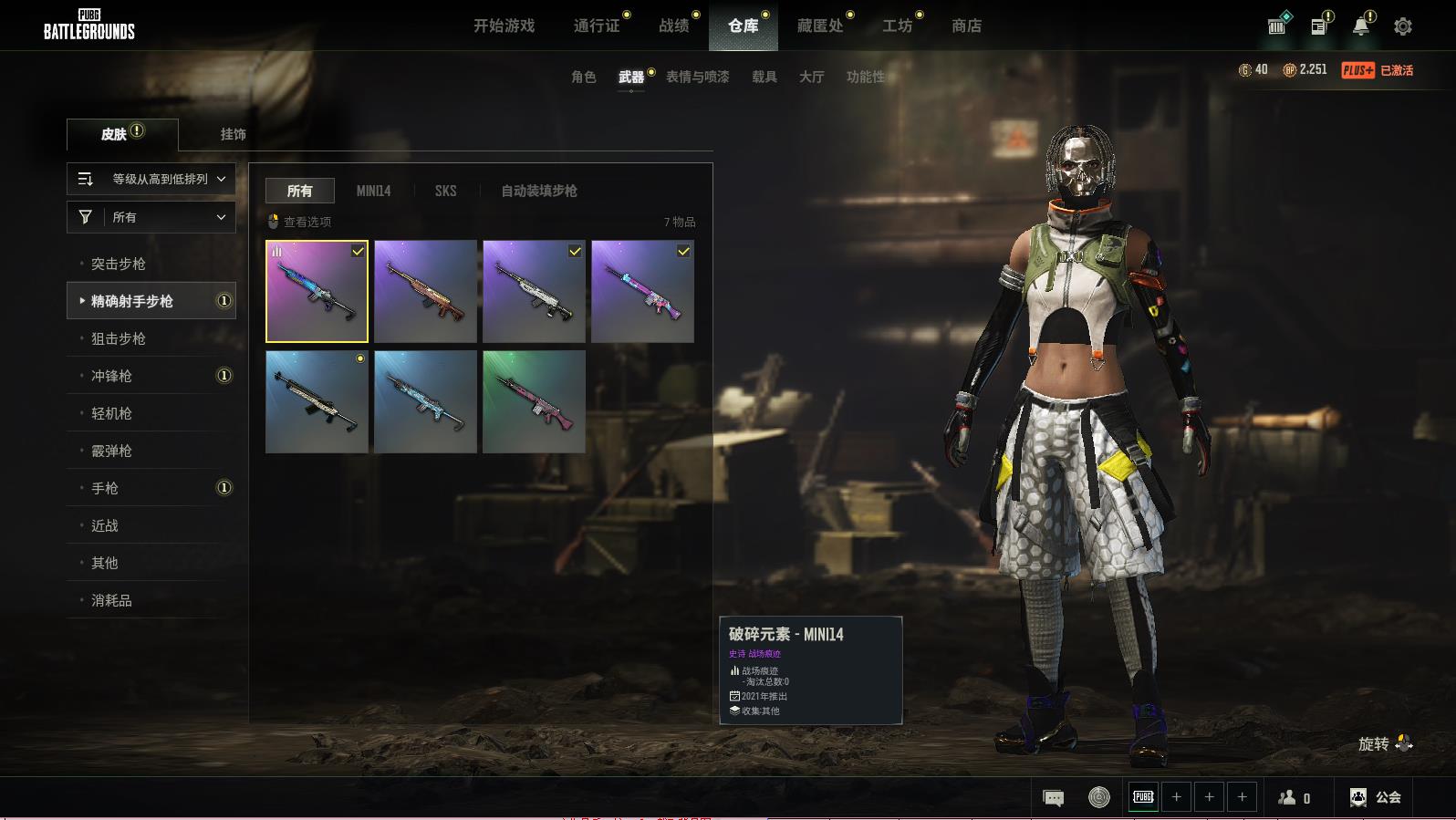Switch to the 角色 character tab
The image size is (1456, 820).
[x=583, y=77]
